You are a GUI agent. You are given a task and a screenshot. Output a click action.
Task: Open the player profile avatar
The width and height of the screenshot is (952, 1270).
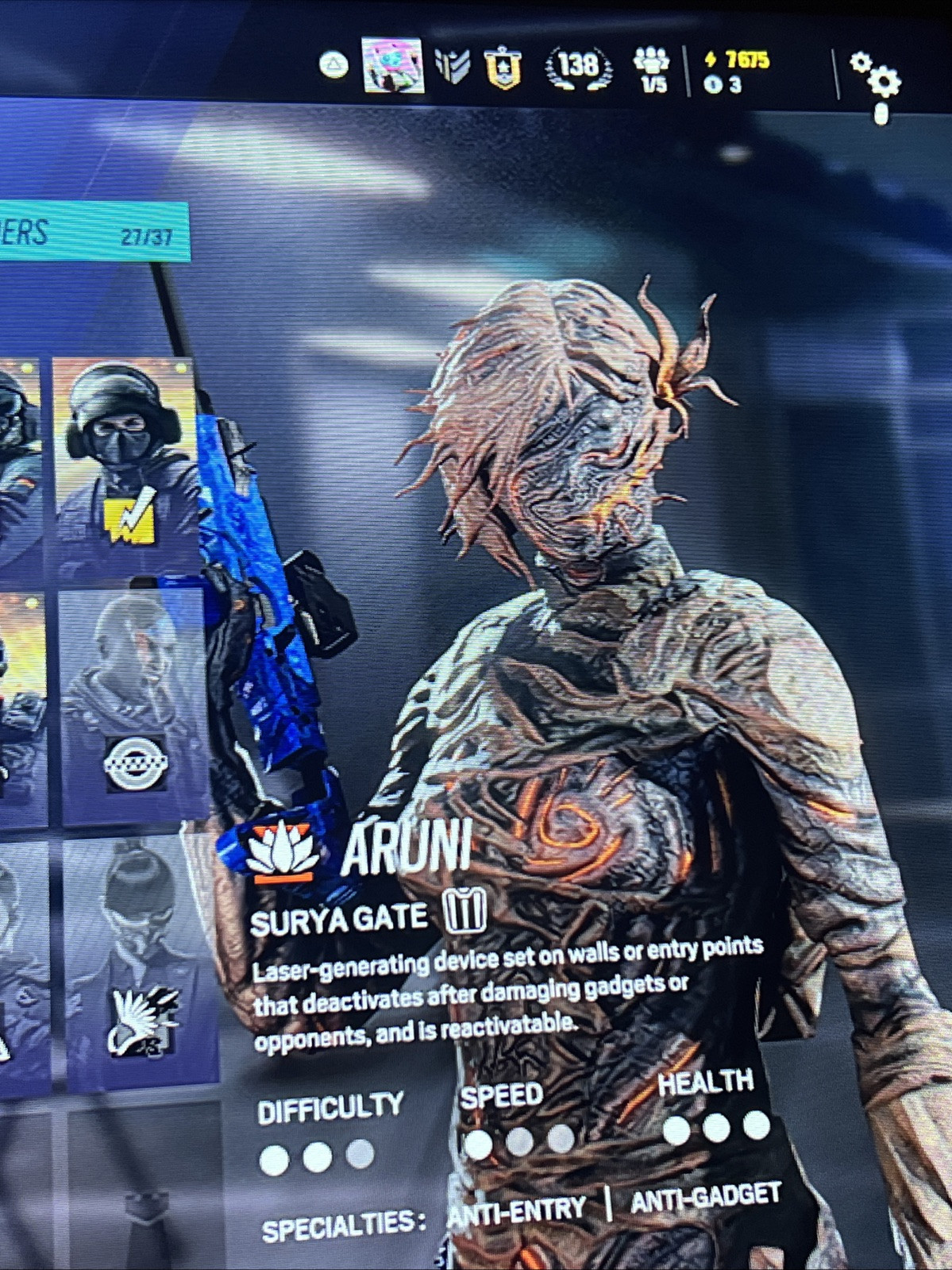coord(392,65)
